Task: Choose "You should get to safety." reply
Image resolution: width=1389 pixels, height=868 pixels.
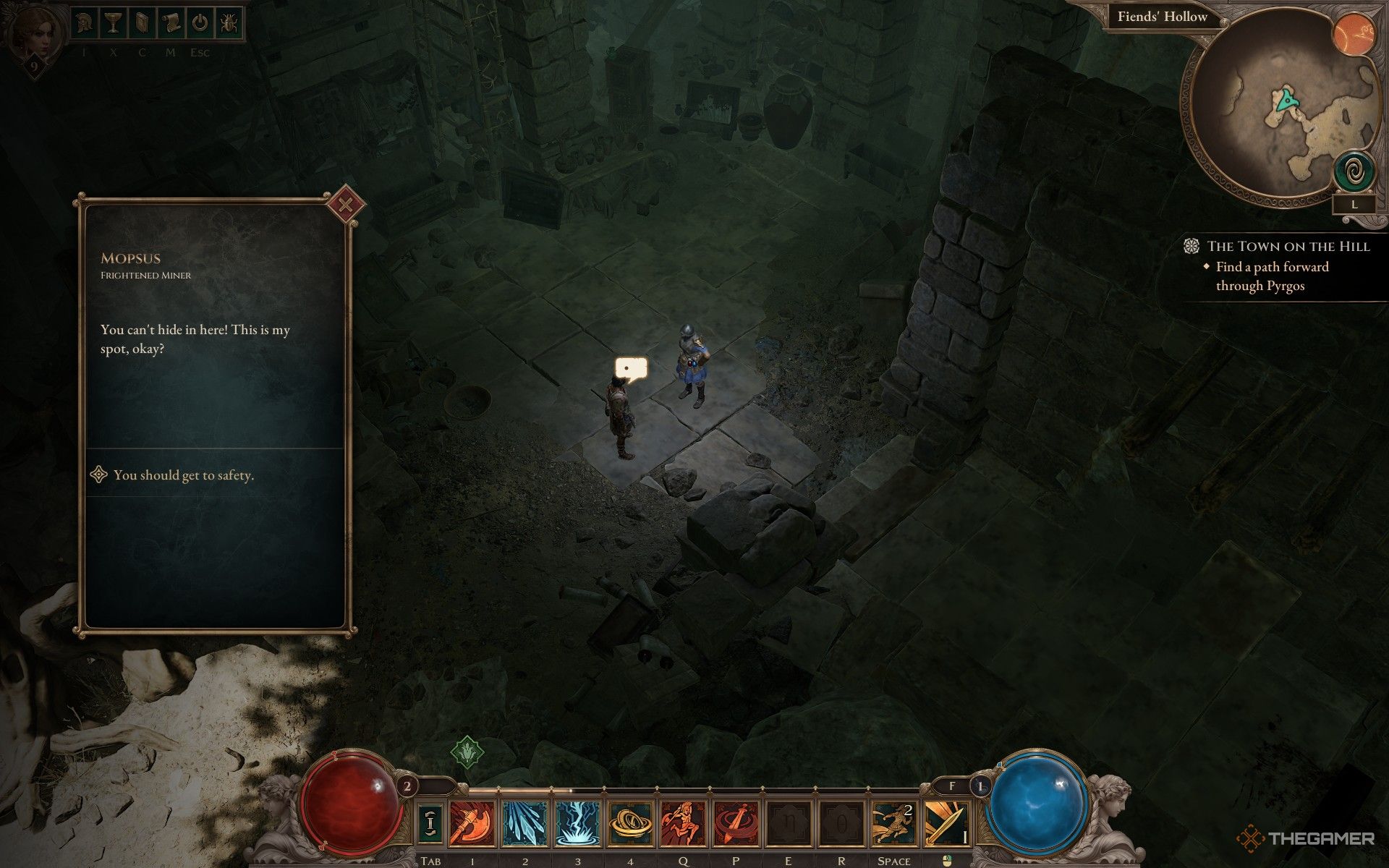Action: [183, 475]
